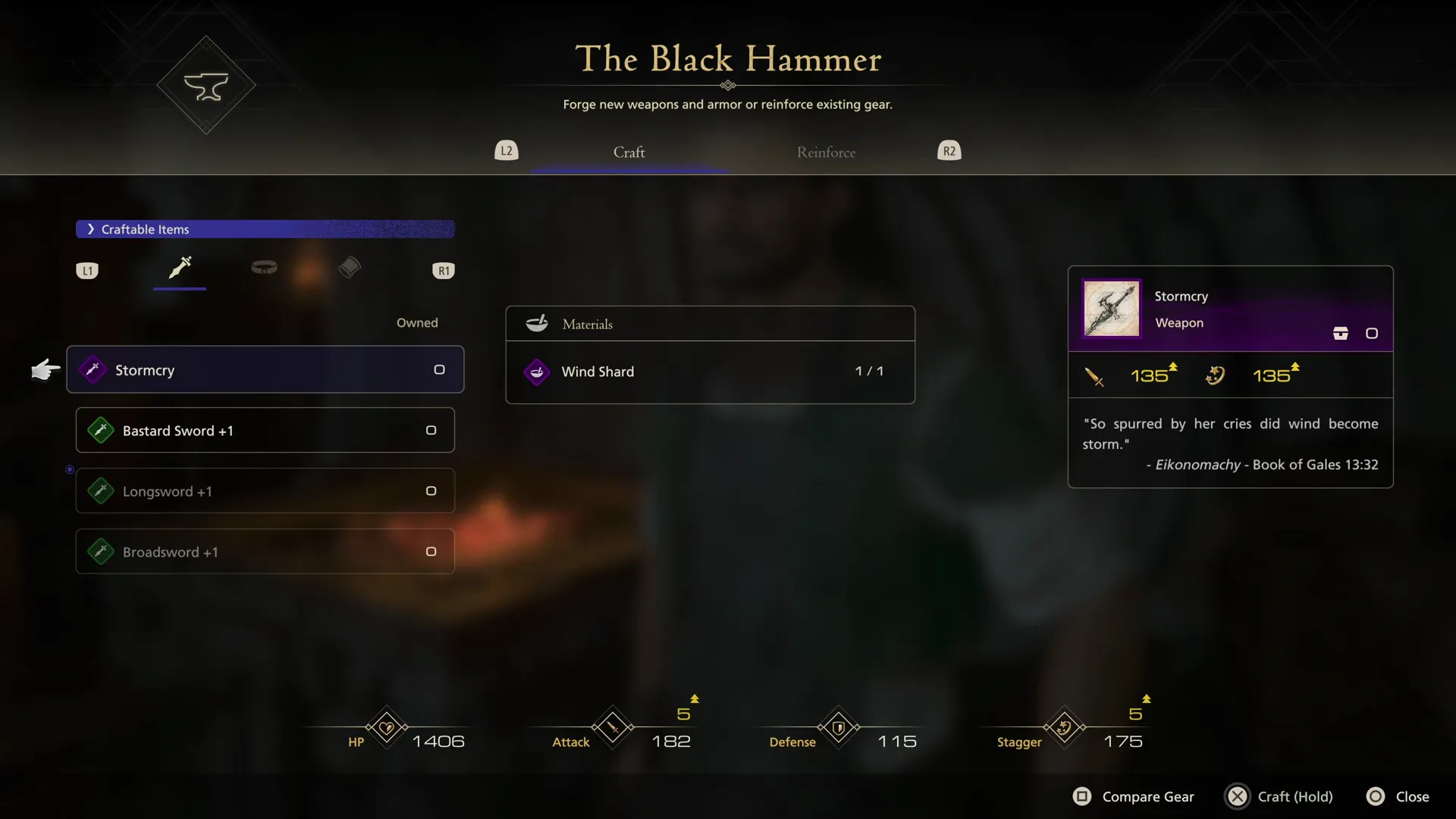1456x819 pixels.
Task: Click the stagger stars stat icon
Action: pyautogui.click(x=1062, y=726)
